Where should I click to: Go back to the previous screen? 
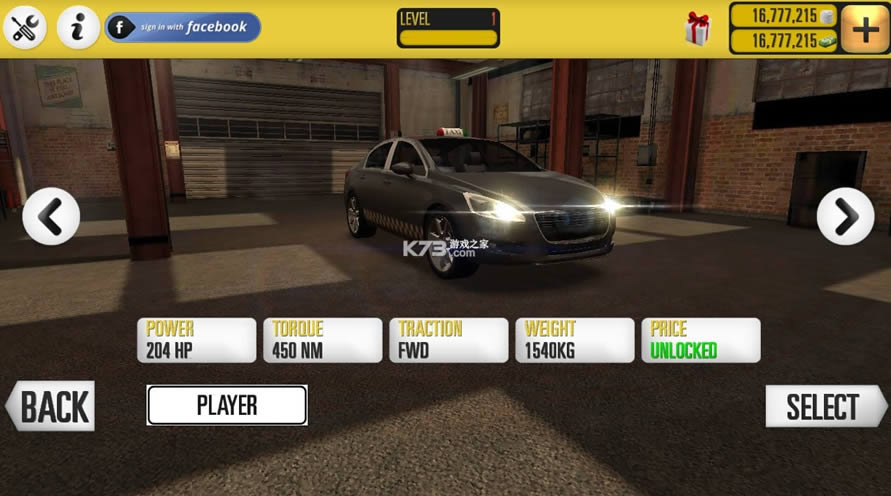pyautogui.click(x=52, y=407)
